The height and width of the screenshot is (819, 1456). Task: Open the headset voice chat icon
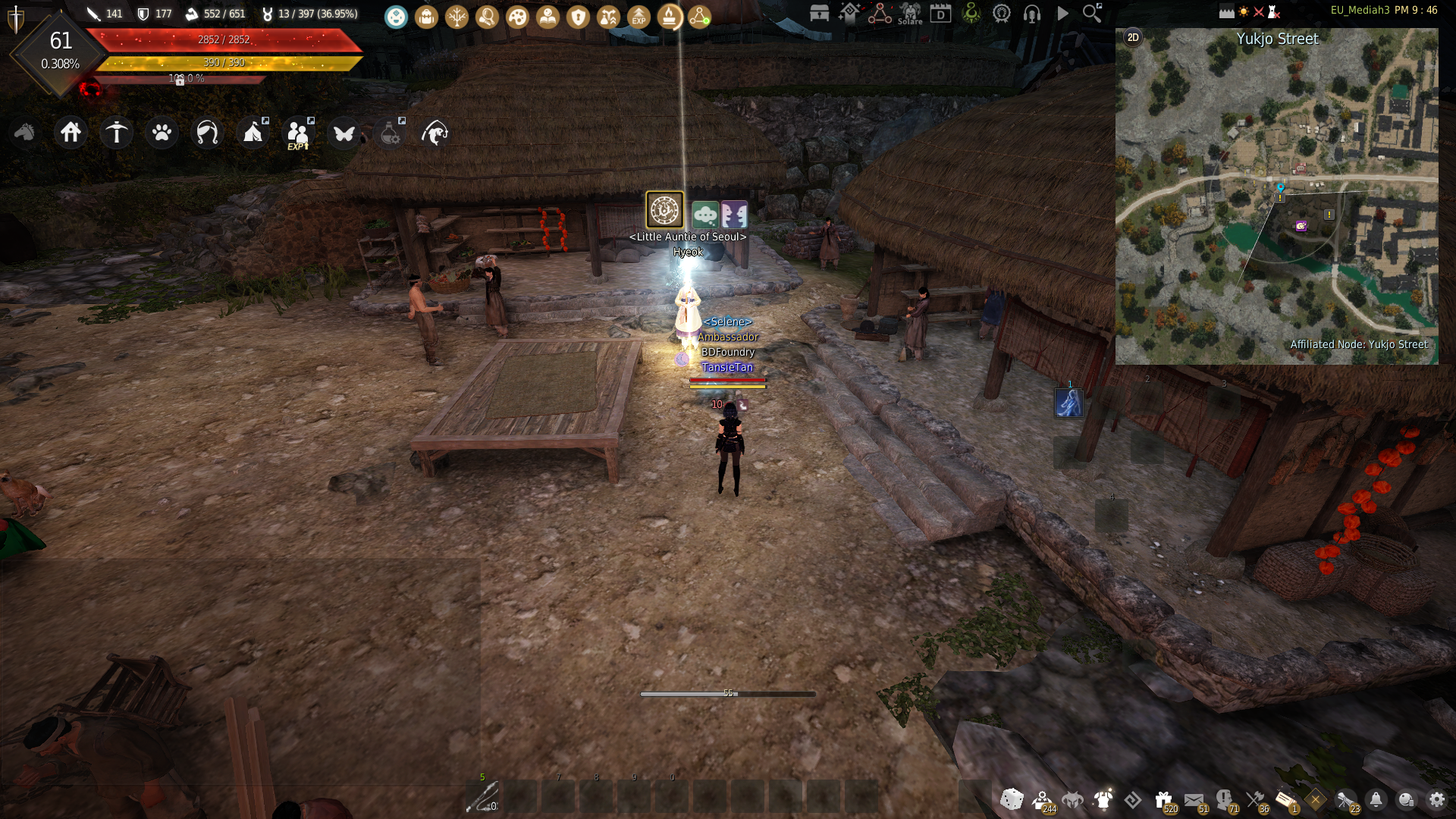tap(1031, 14)
